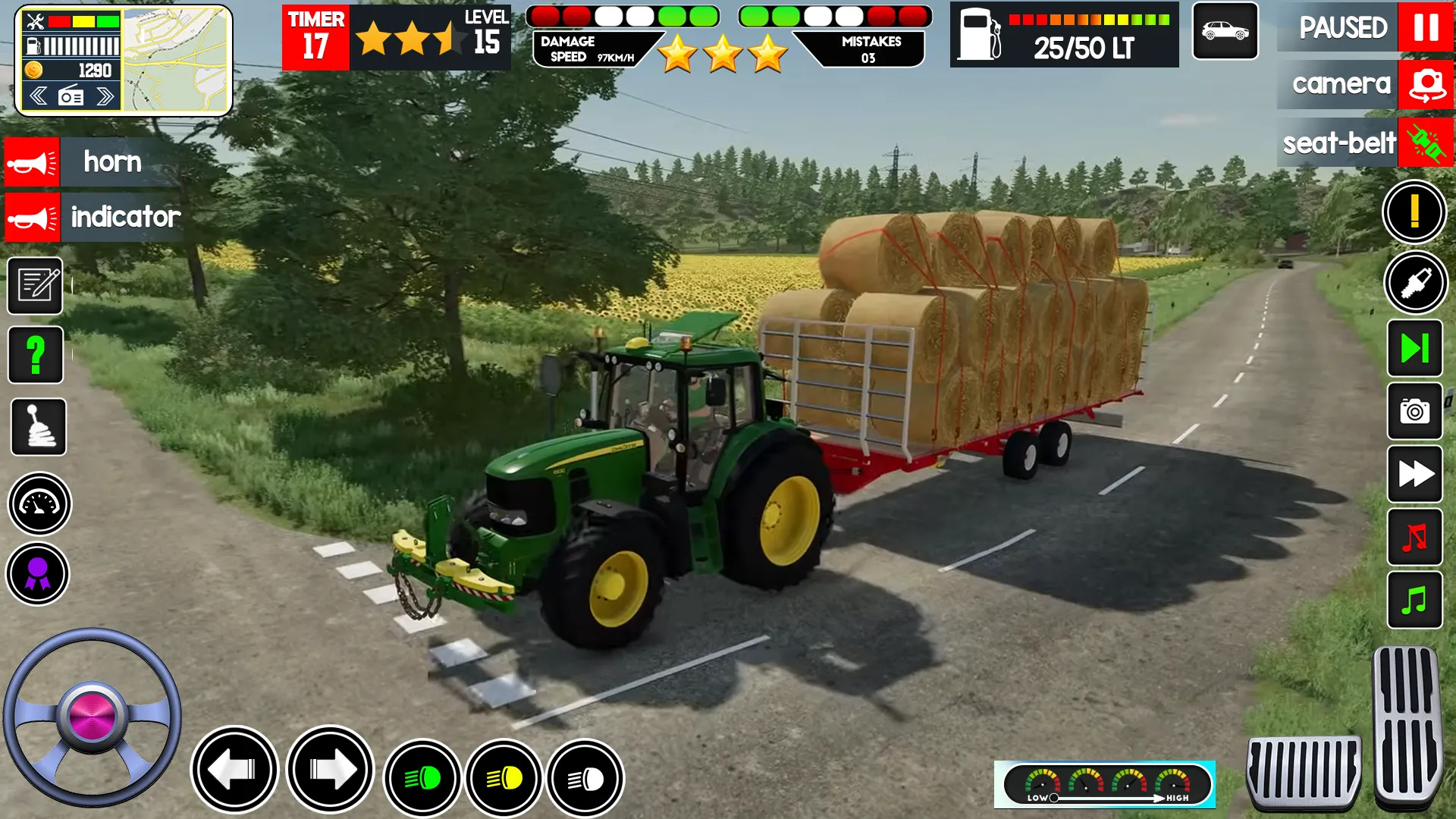Open the notepad edit icon
Image resolution: width=1456 pixels, height=819 pixels.
pos(36,286)
